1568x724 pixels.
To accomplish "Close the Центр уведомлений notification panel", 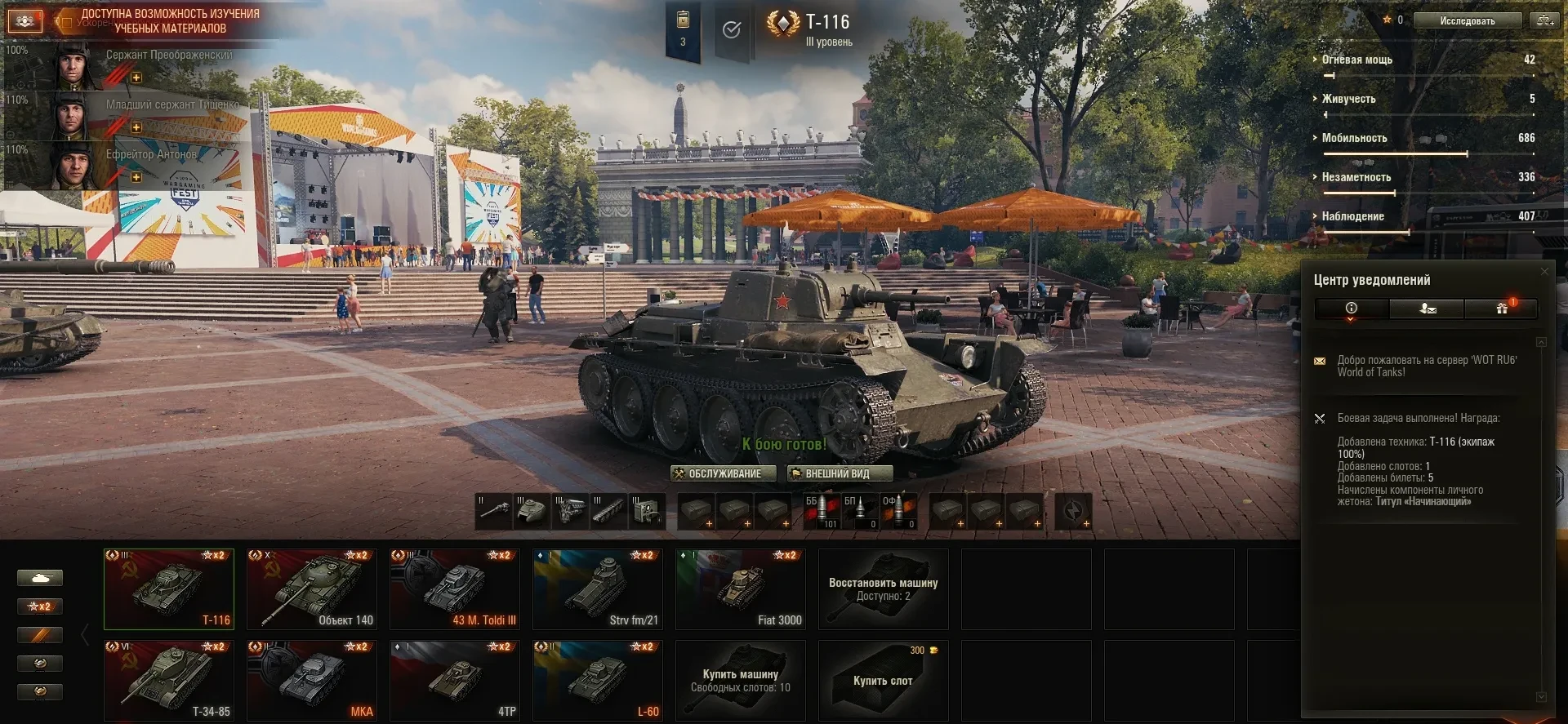I will point(1543,271).
